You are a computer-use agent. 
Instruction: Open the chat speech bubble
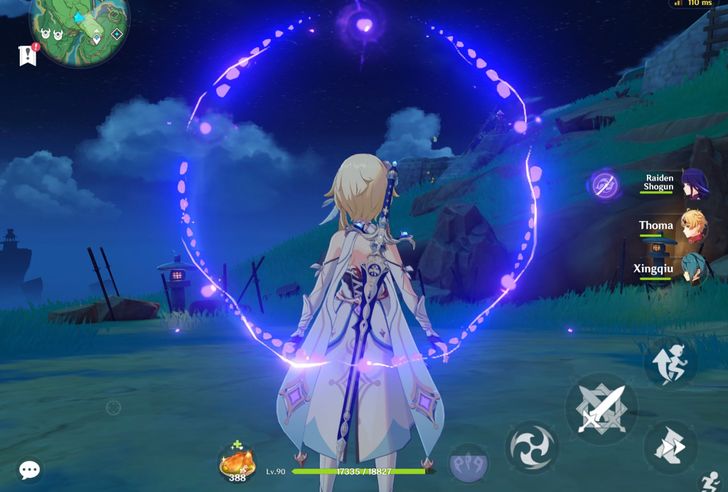click(x=29, y=470)
